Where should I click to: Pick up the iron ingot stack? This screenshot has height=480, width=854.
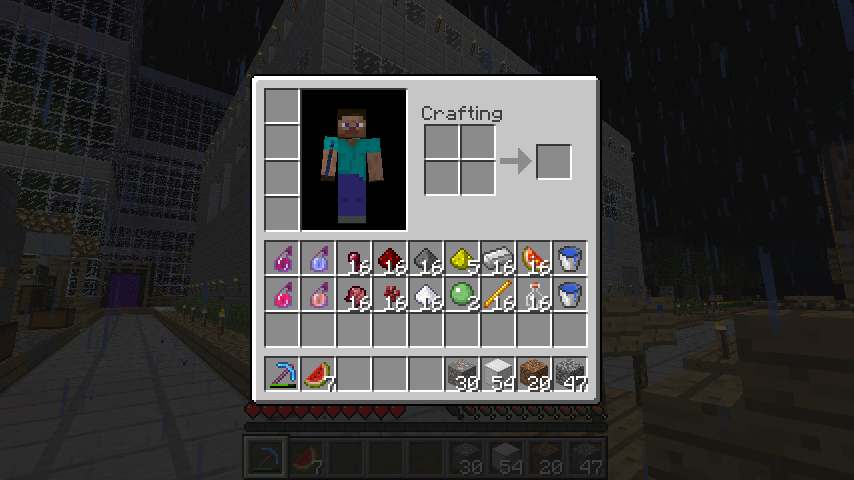click(x=499, y=259)
